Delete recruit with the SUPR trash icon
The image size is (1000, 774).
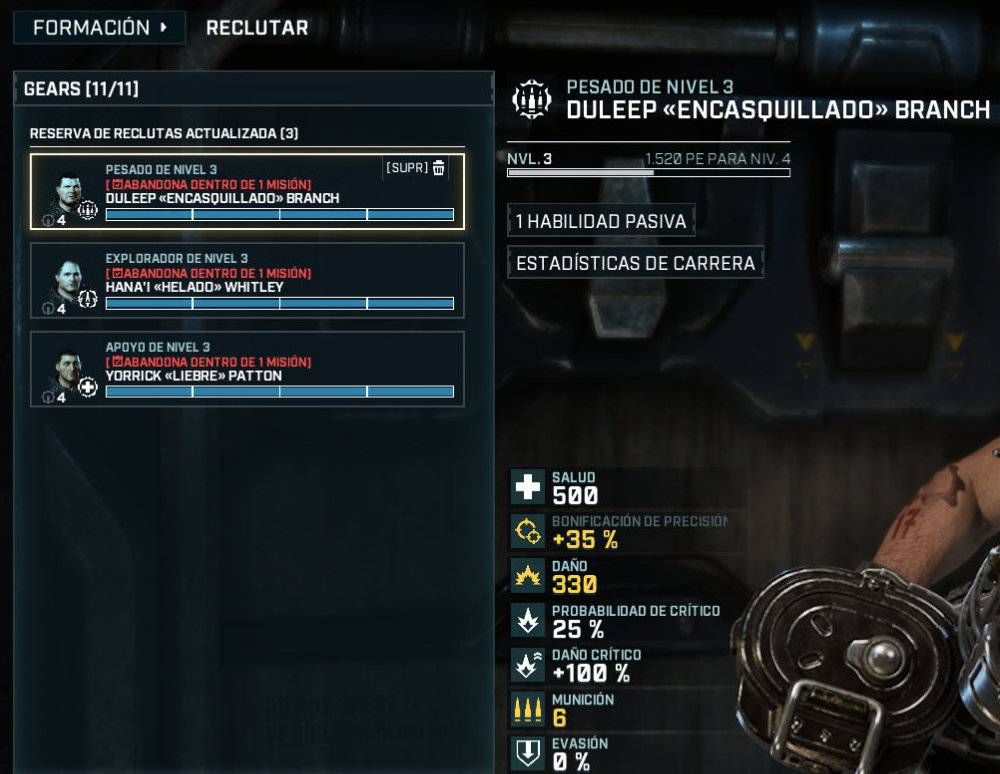pyautogui.click(x=438, y=168)
